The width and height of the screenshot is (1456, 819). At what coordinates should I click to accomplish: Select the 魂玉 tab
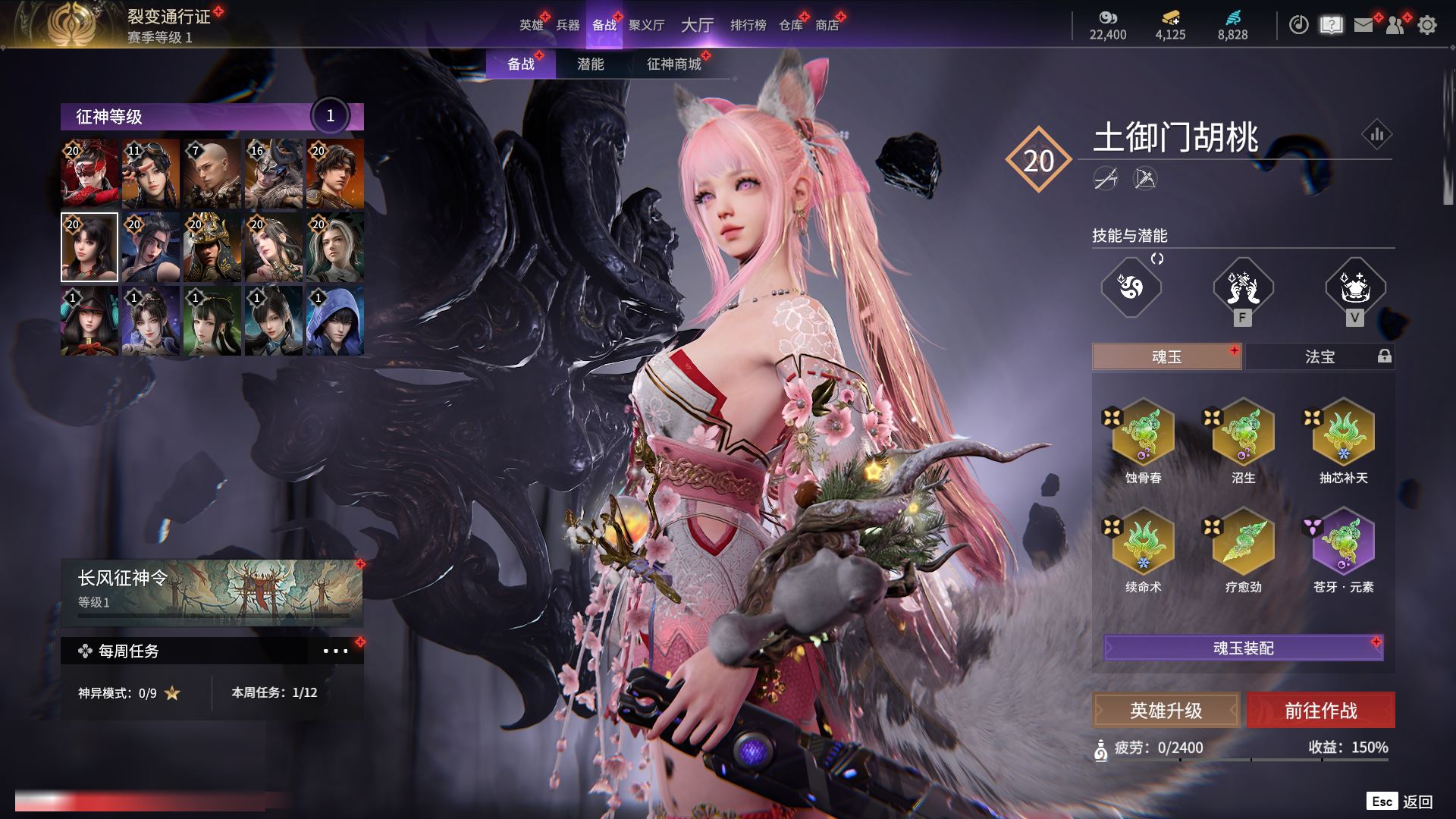(1166, 356)
